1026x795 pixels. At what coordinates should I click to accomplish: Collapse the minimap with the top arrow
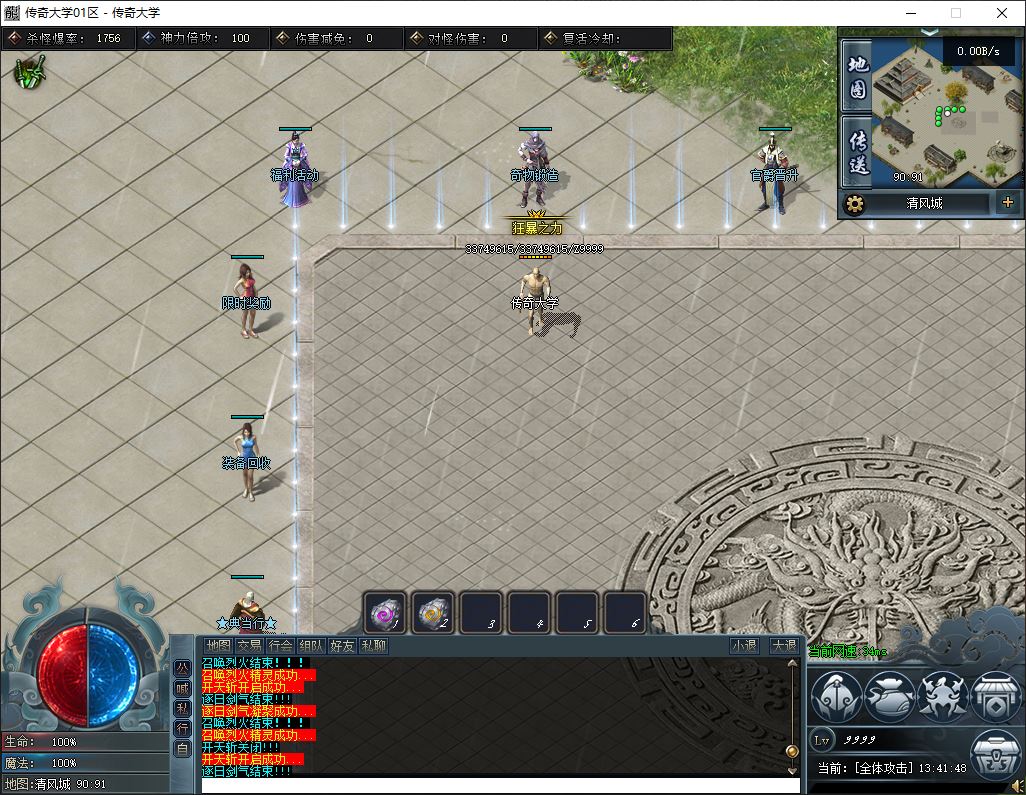[930, 33]
